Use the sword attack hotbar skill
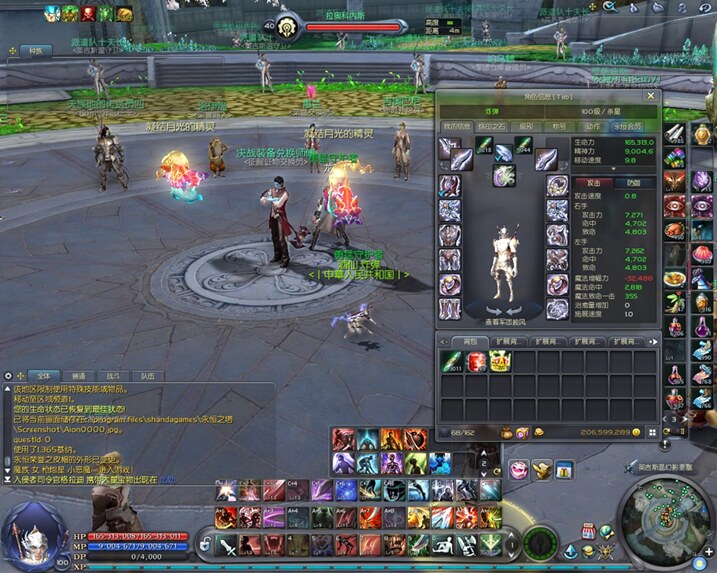This screenshot has height=573, width=717. pyautogui.click(x=228, y=546)
